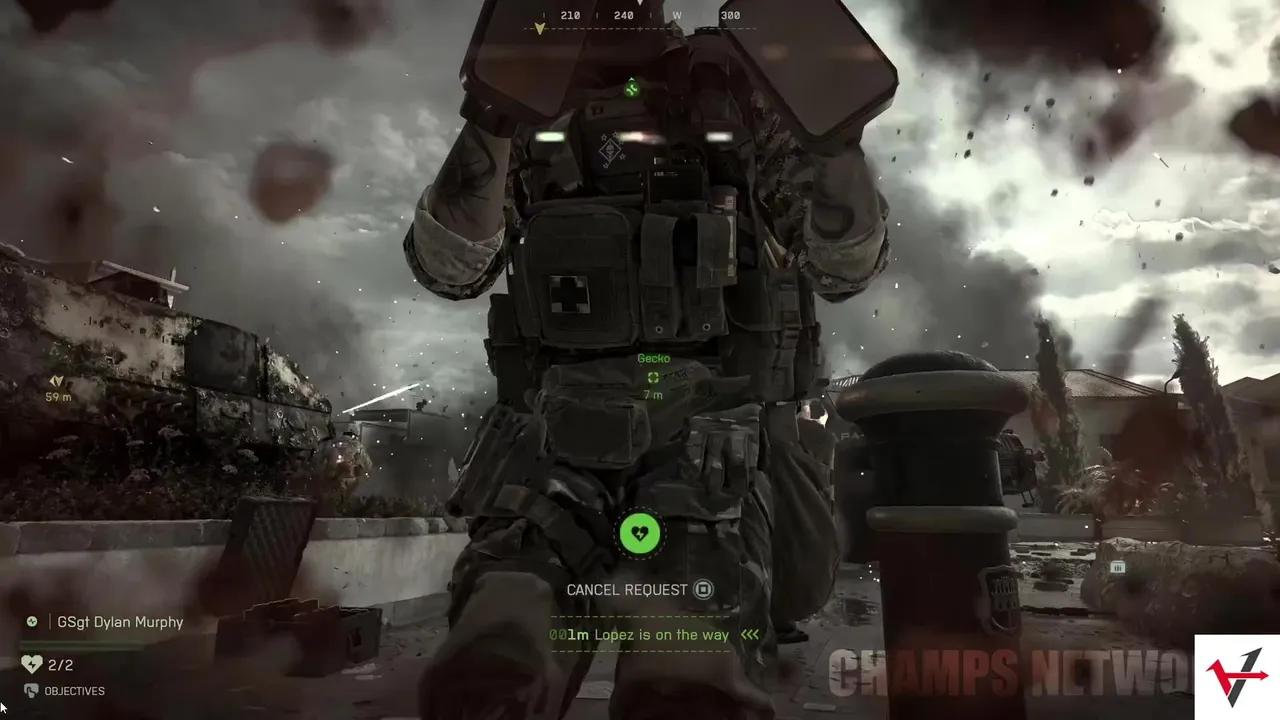Click the Gecko squadmate diamond marker
The image size is (1280, 720).
(653, 377)
